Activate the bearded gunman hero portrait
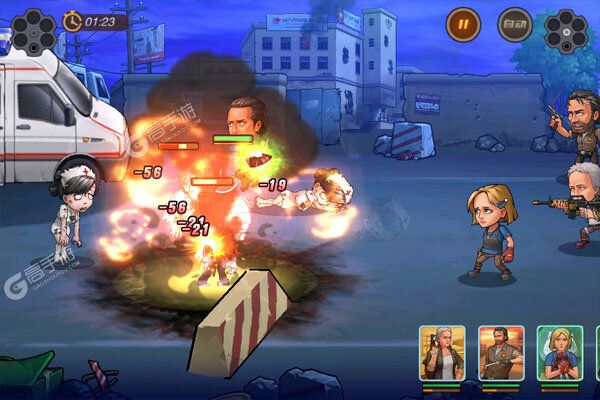Image resolution: width=600 pixels, height=400 pixels. (500, 352)
